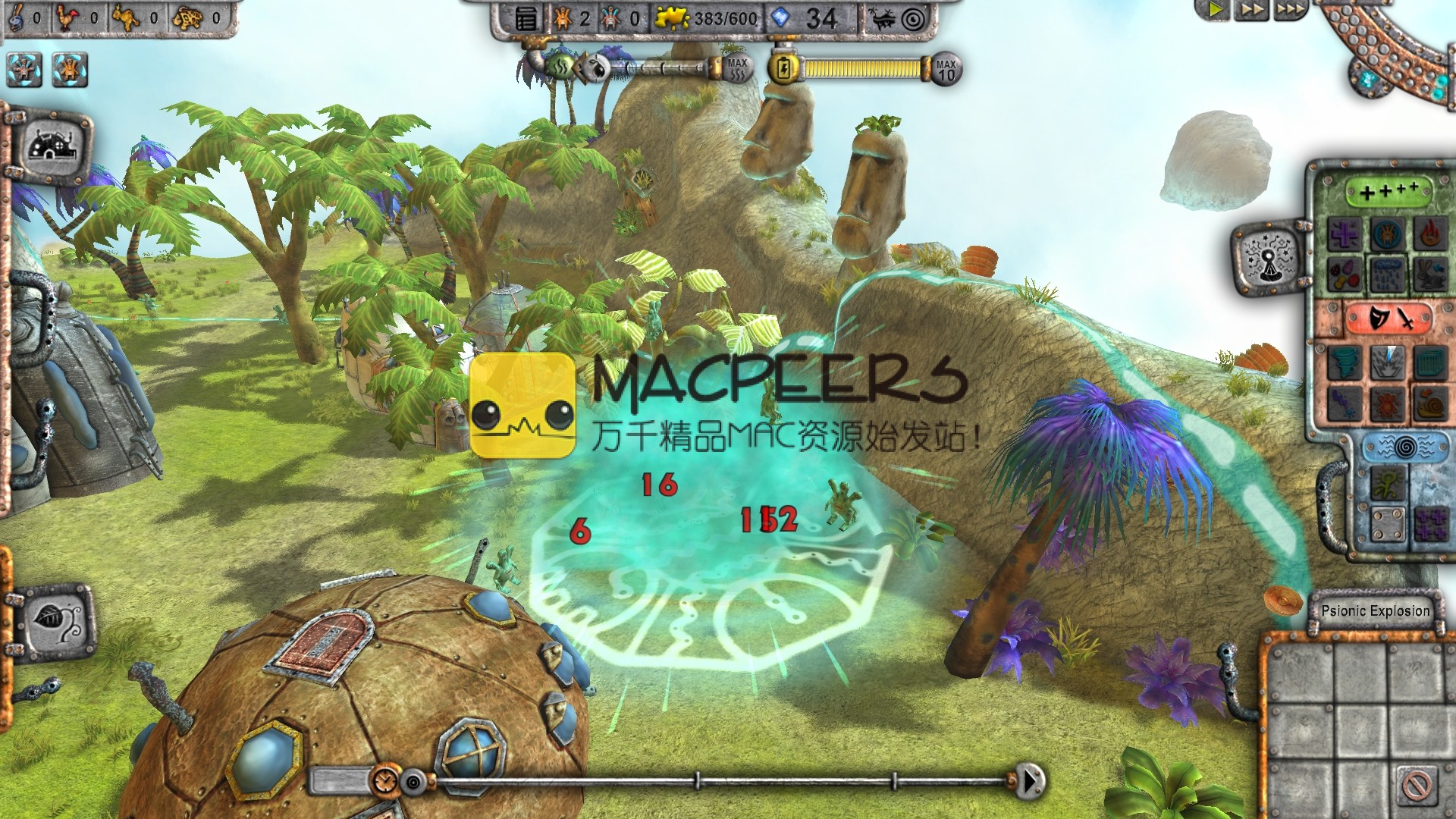Select the rain cloud spell icon
Viewport: 1456px width, 819px height.
pos(1389,272)
